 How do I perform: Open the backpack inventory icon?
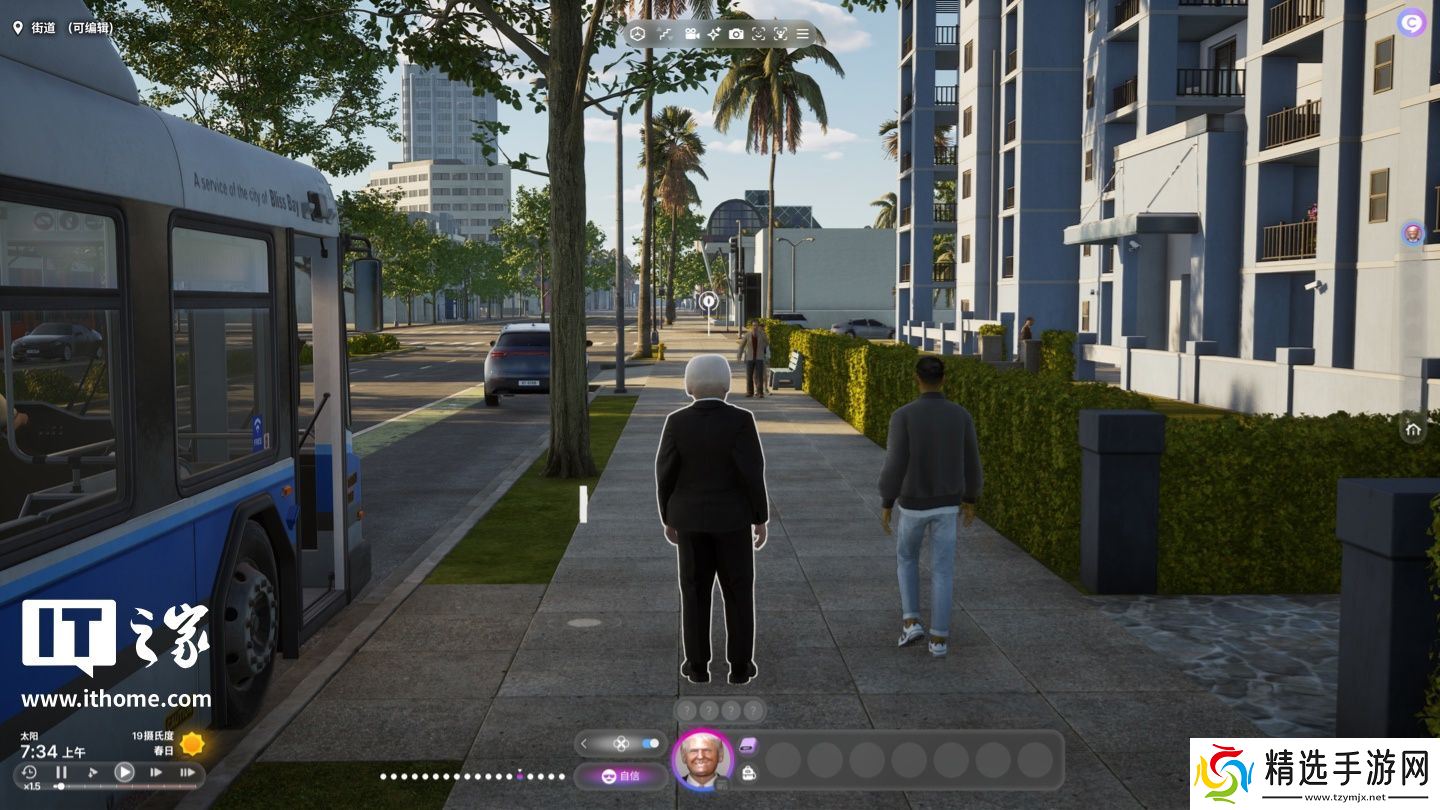point(748,772)
